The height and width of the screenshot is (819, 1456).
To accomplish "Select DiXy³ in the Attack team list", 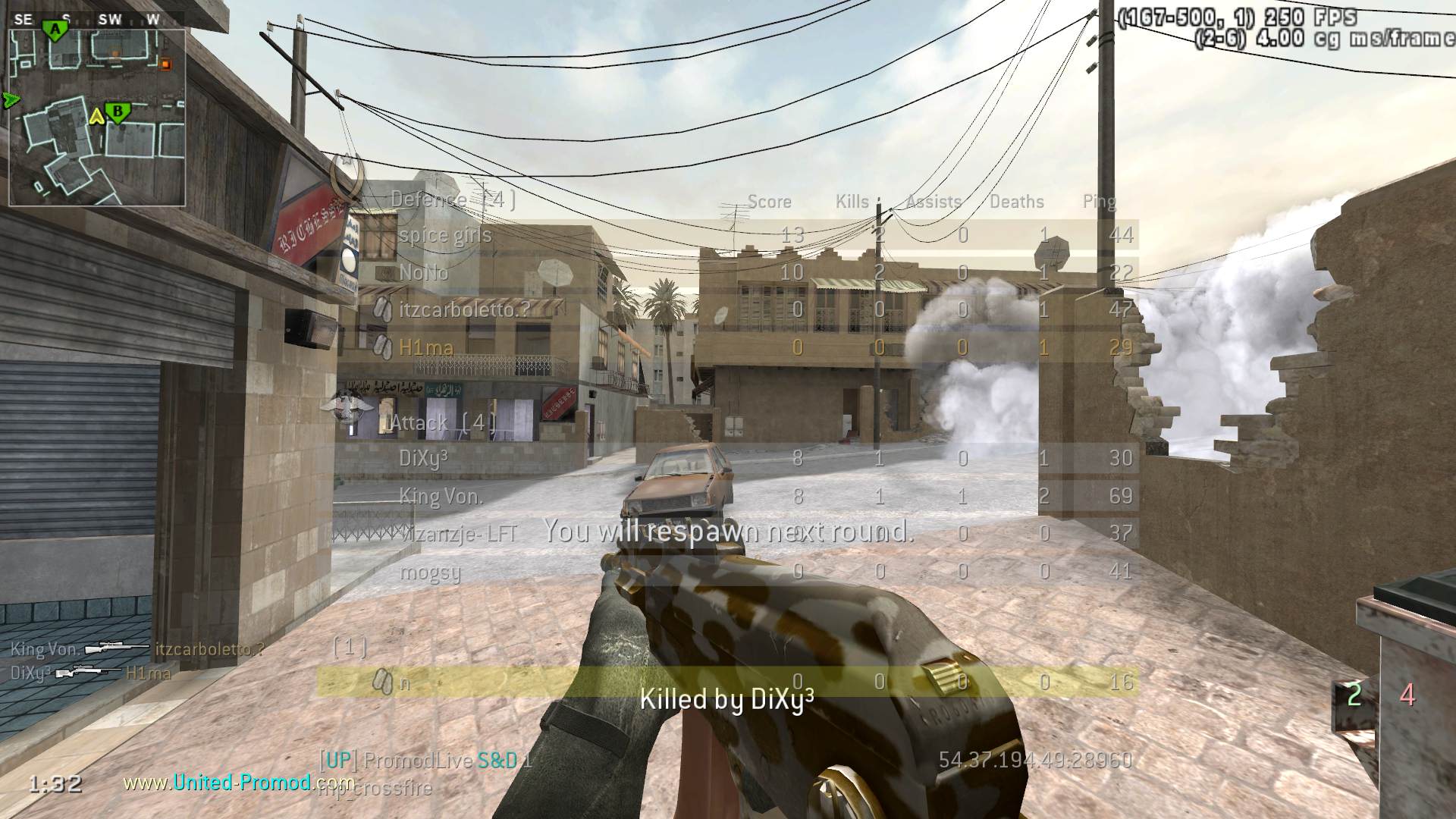I will (423, 458).
